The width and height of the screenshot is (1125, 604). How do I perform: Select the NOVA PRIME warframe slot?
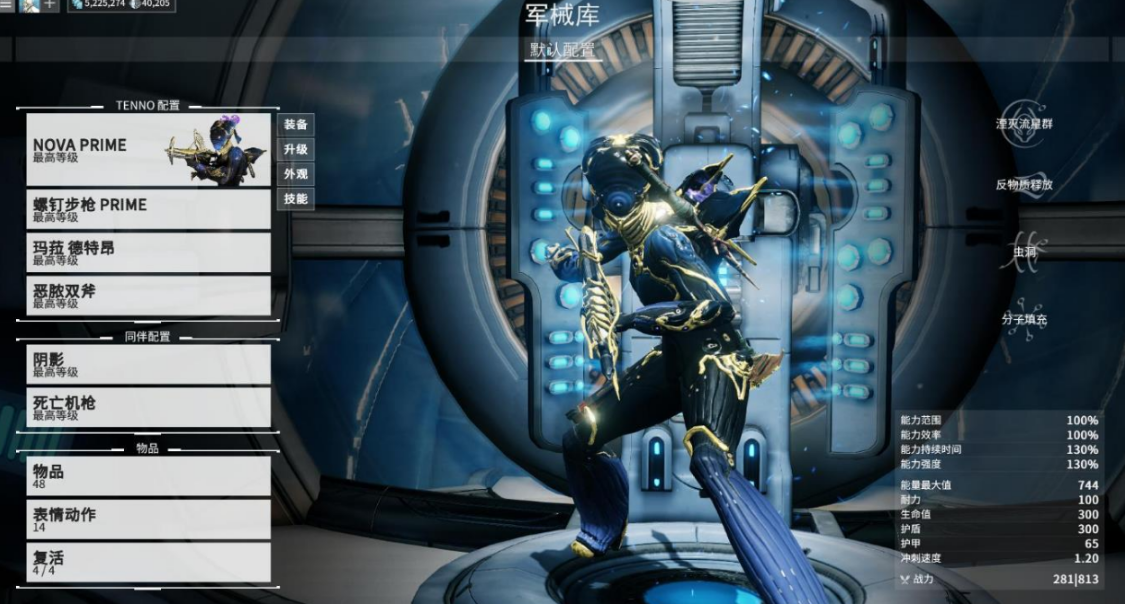(148, 149)
